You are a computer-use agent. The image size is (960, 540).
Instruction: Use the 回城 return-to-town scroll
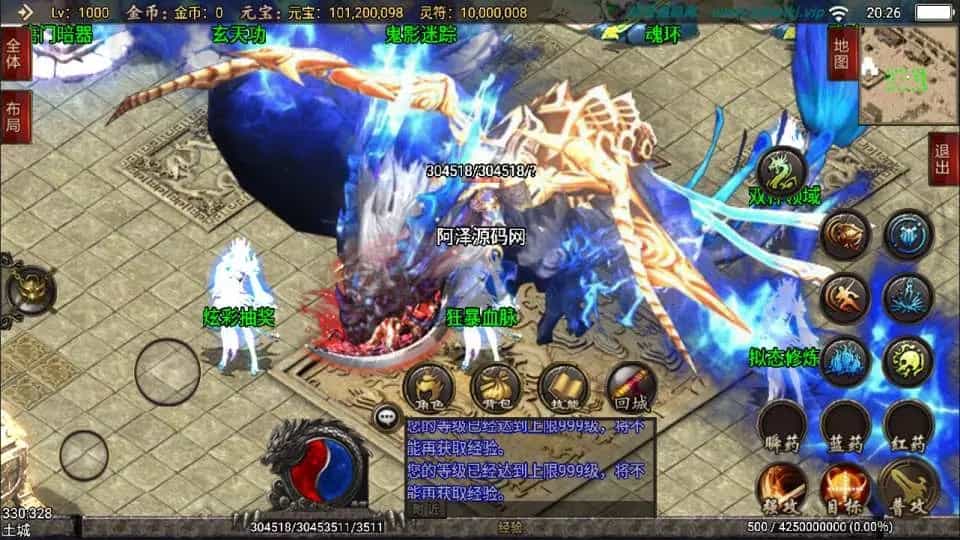click(631, 387)
